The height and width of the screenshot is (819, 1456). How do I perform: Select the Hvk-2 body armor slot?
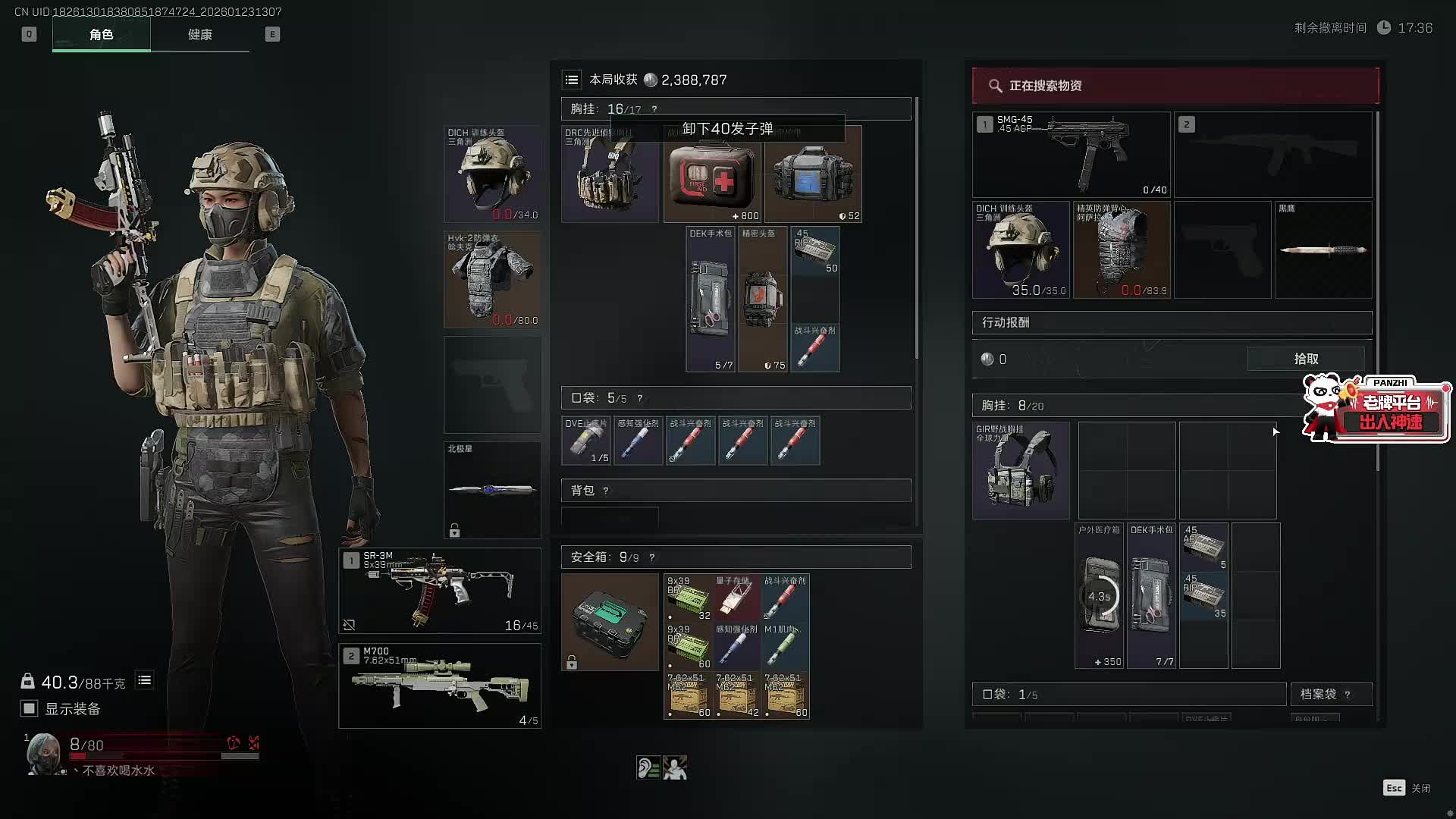coord(492,279)
